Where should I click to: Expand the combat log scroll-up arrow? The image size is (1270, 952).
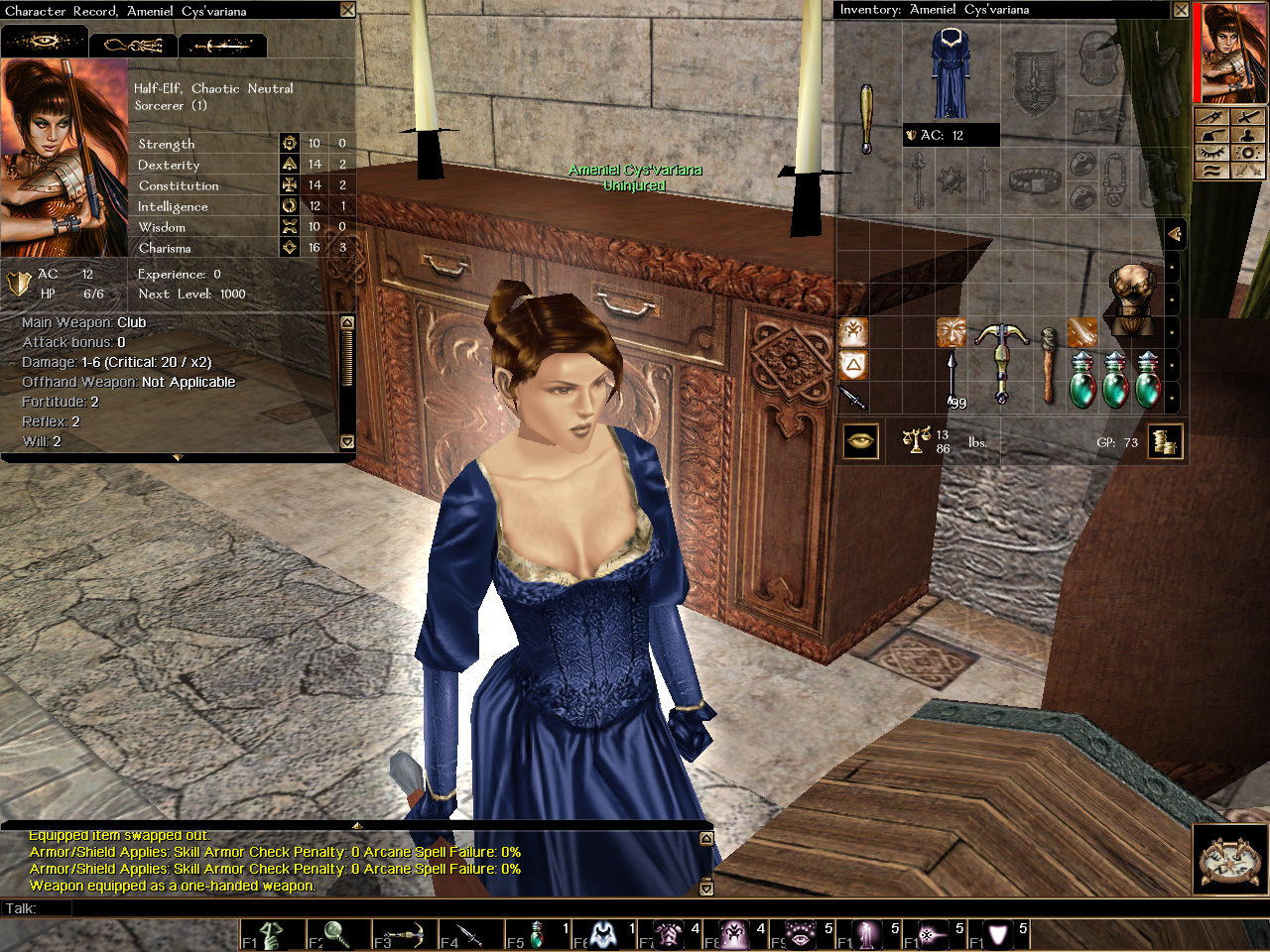[x=705, y=838]
